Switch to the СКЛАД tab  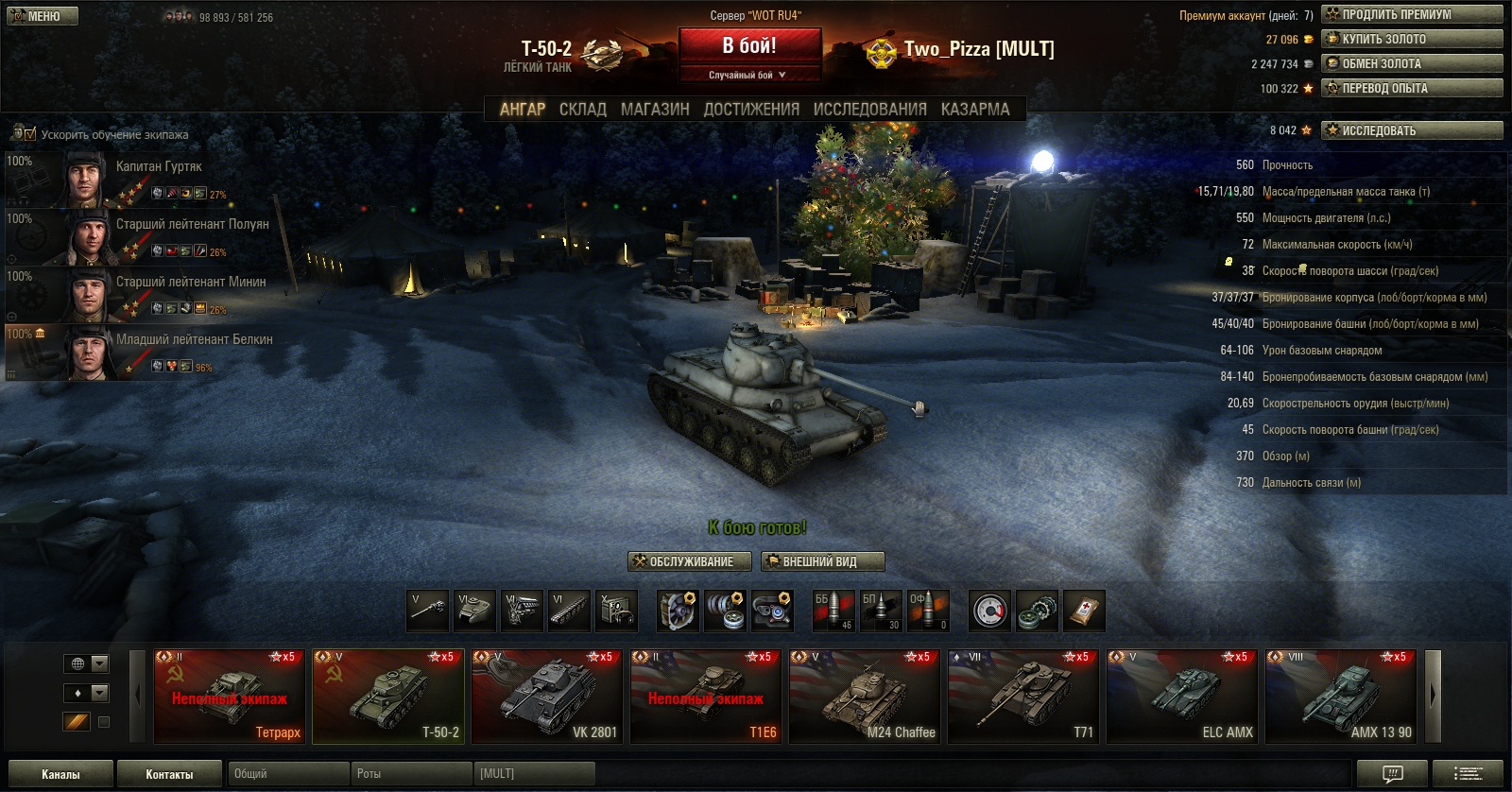tap(582, 110)
